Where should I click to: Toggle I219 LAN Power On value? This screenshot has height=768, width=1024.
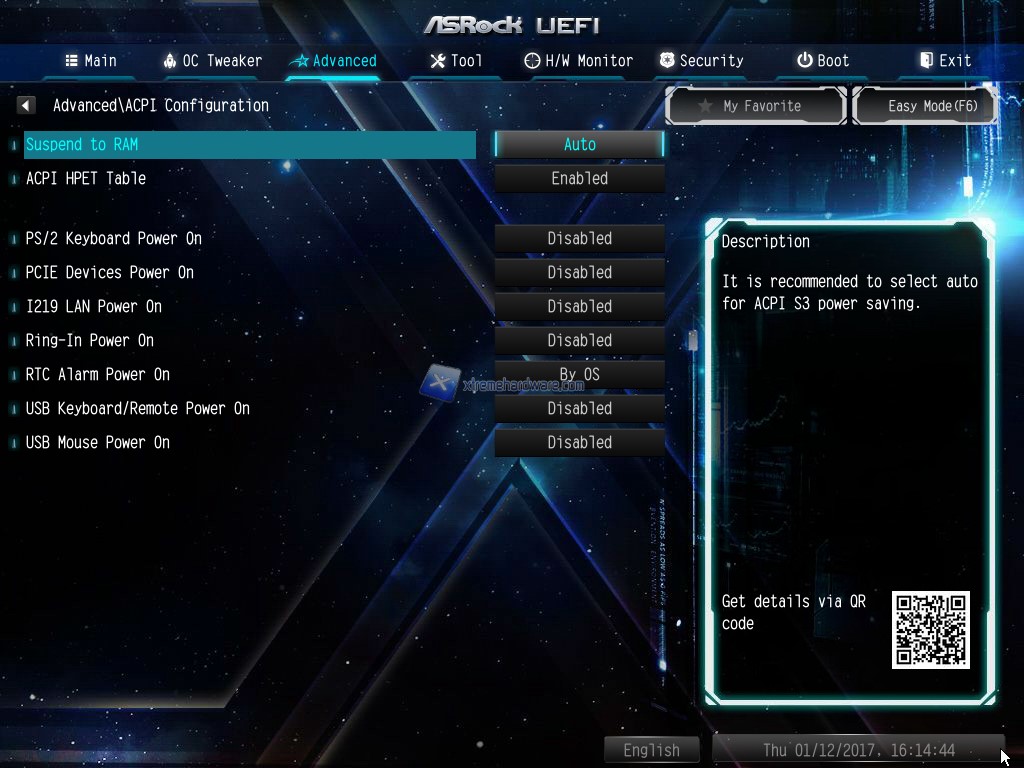click(579, 306)
